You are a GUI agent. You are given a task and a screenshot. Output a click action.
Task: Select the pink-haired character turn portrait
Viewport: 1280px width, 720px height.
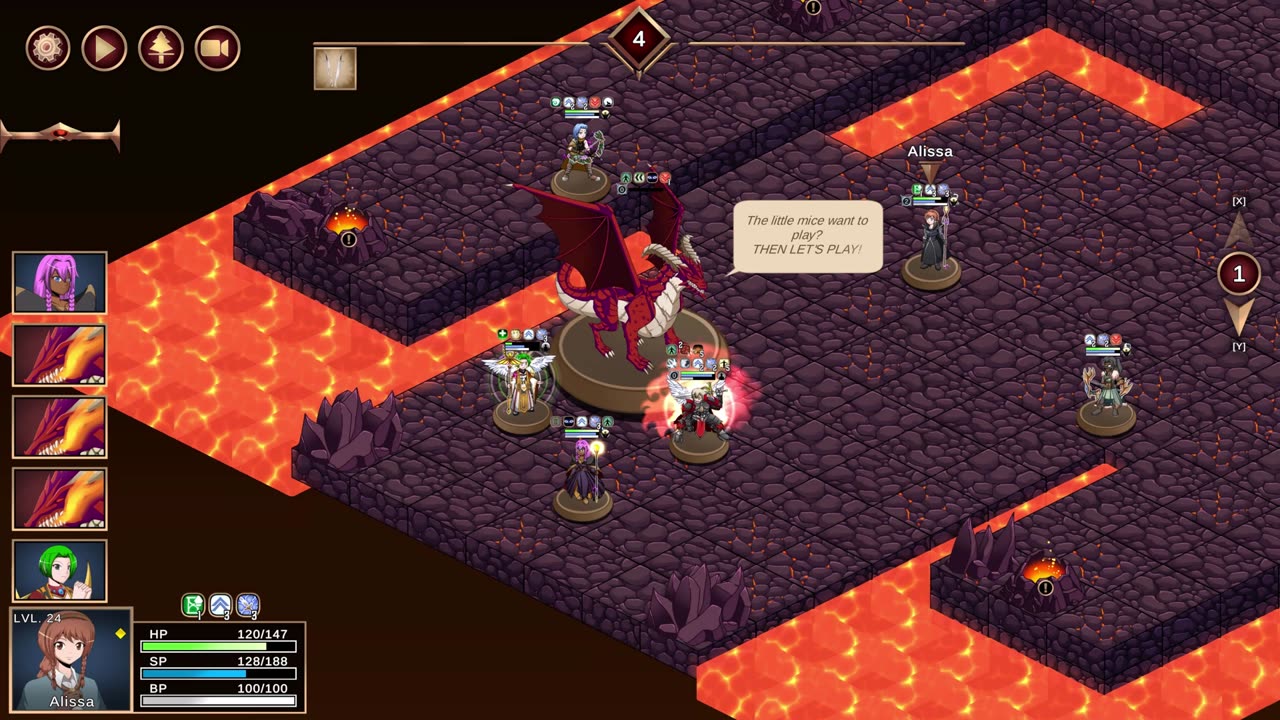pos(60,283)
